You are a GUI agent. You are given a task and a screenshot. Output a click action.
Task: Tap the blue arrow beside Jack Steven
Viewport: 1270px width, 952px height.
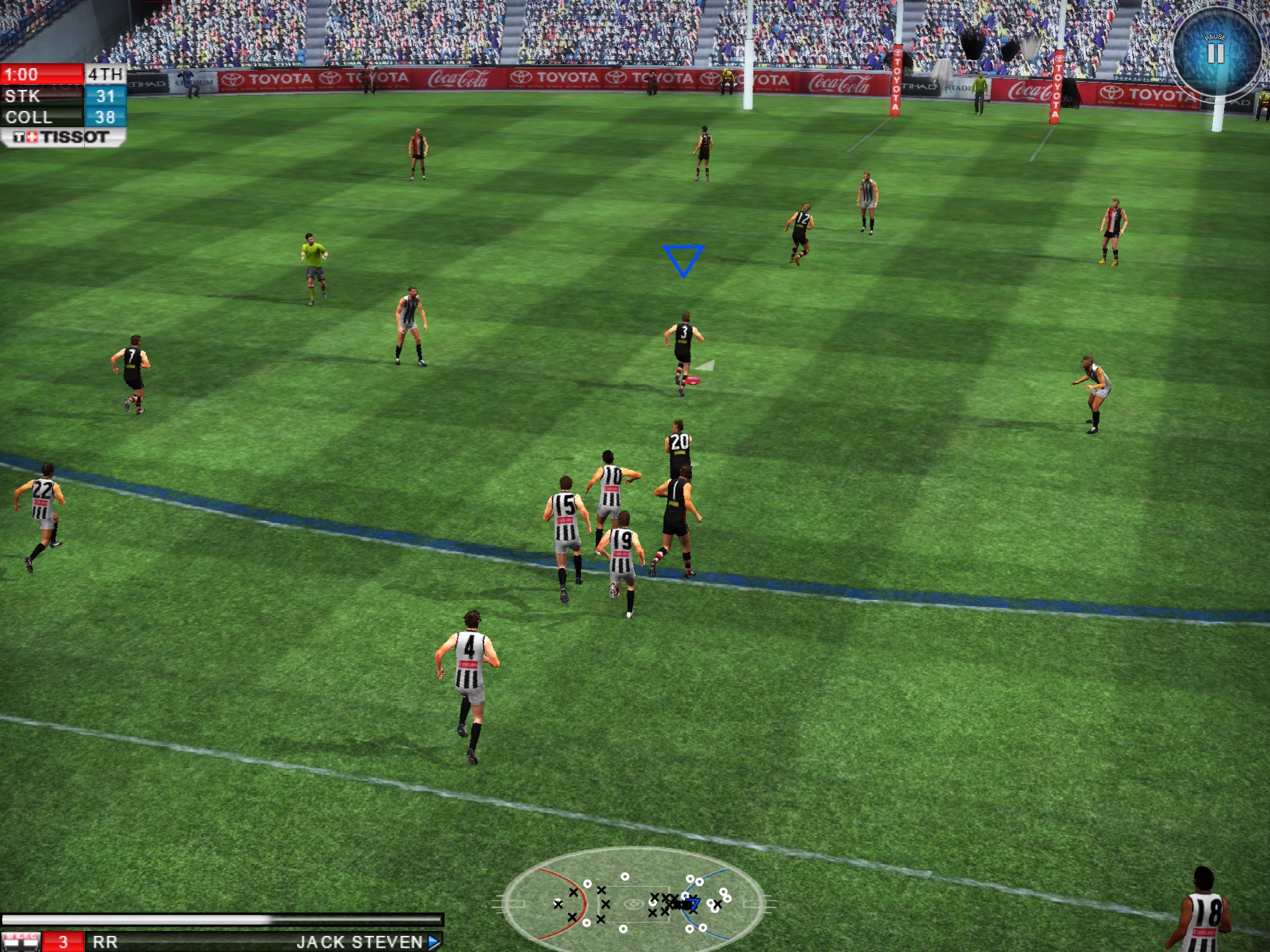(x=434, y=942)
